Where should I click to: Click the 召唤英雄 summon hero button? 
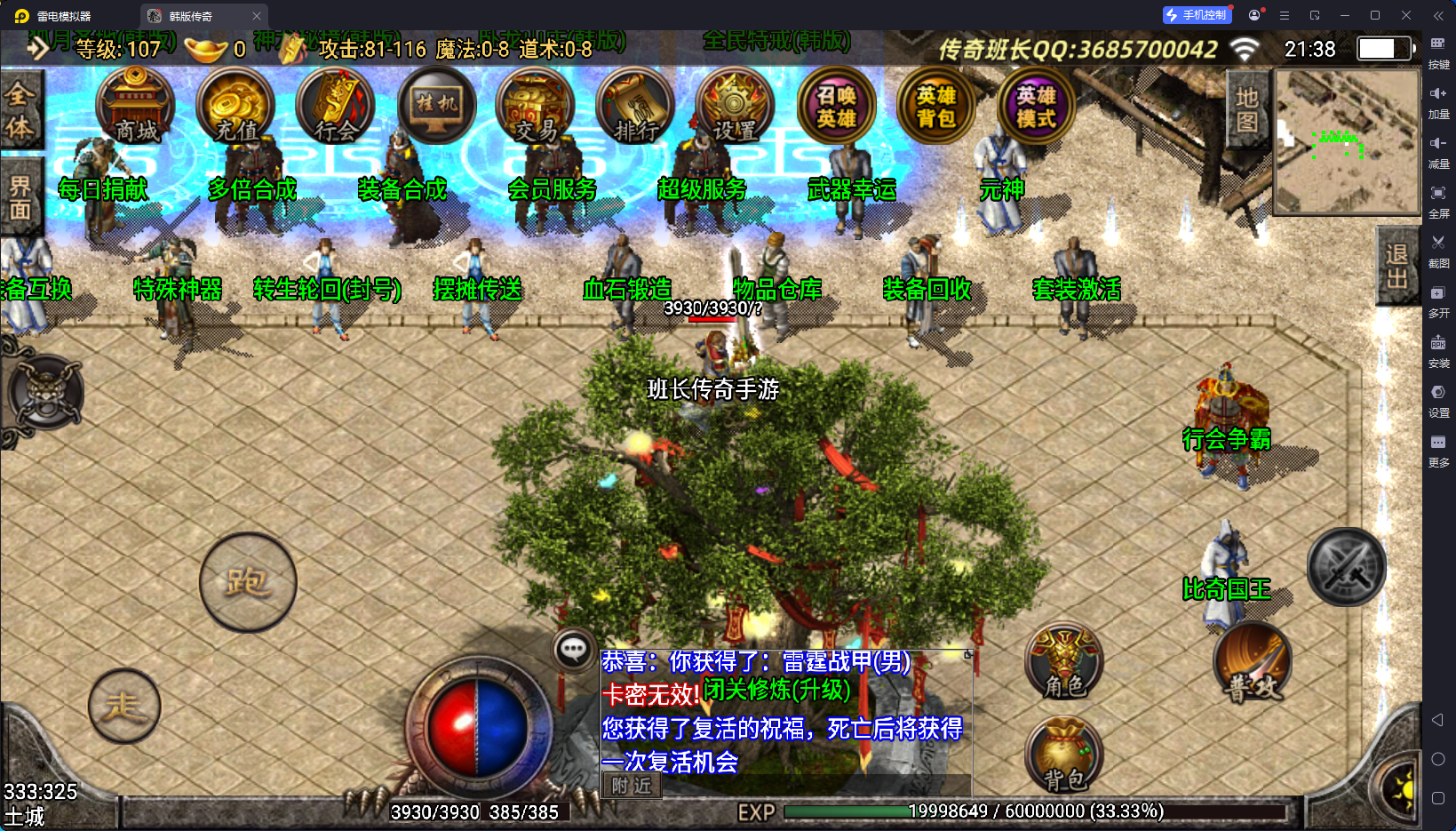tap(836, 107)
